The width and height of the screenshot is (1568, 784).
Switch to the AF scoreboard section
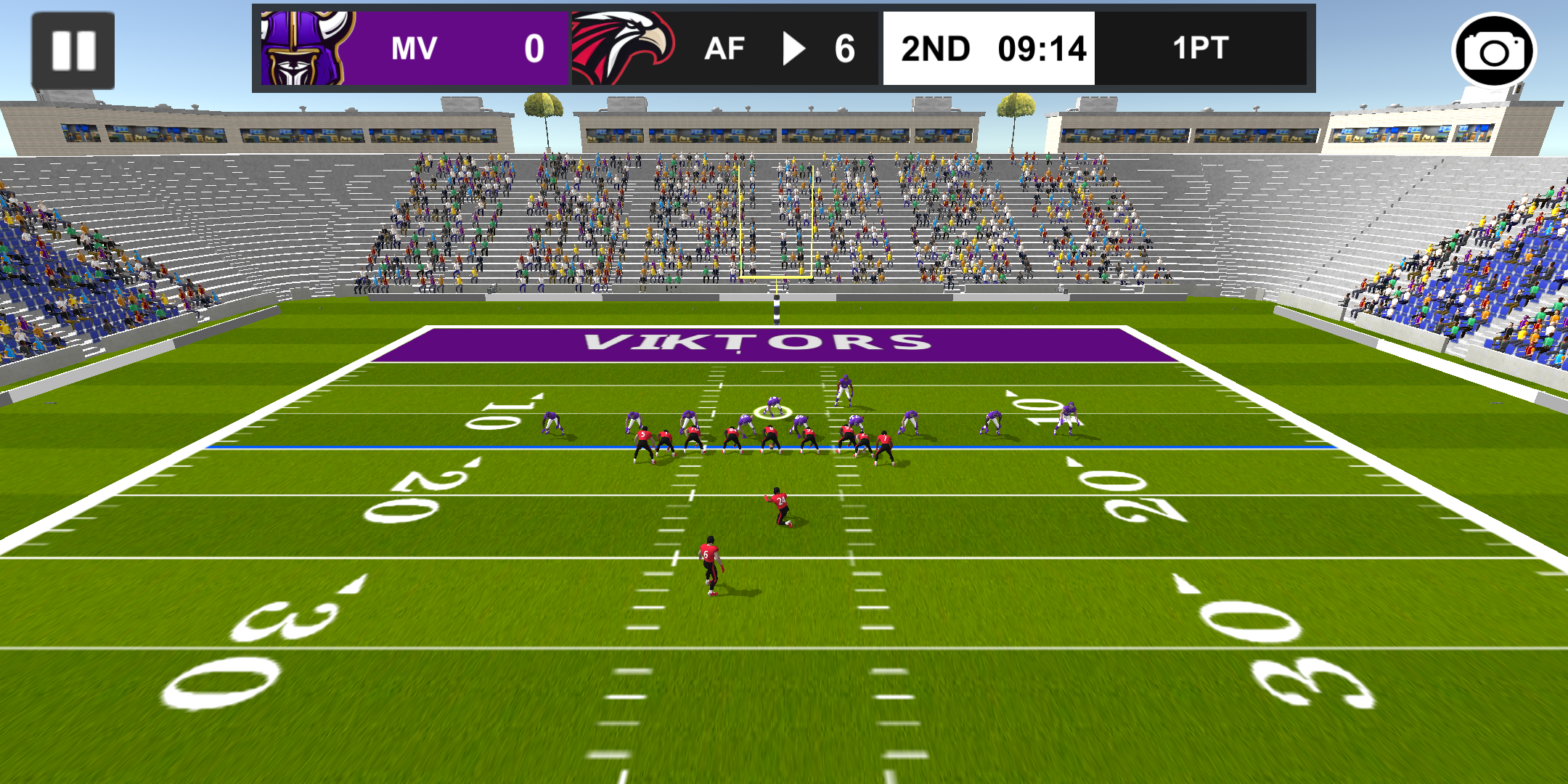coord(726,49)
